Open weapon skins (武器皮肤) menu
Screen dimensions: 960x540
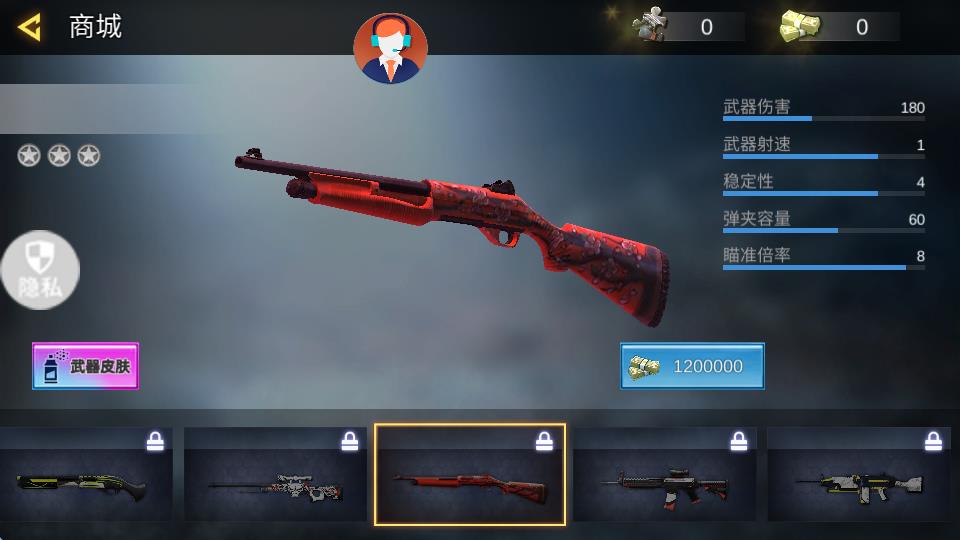(85, 366)
